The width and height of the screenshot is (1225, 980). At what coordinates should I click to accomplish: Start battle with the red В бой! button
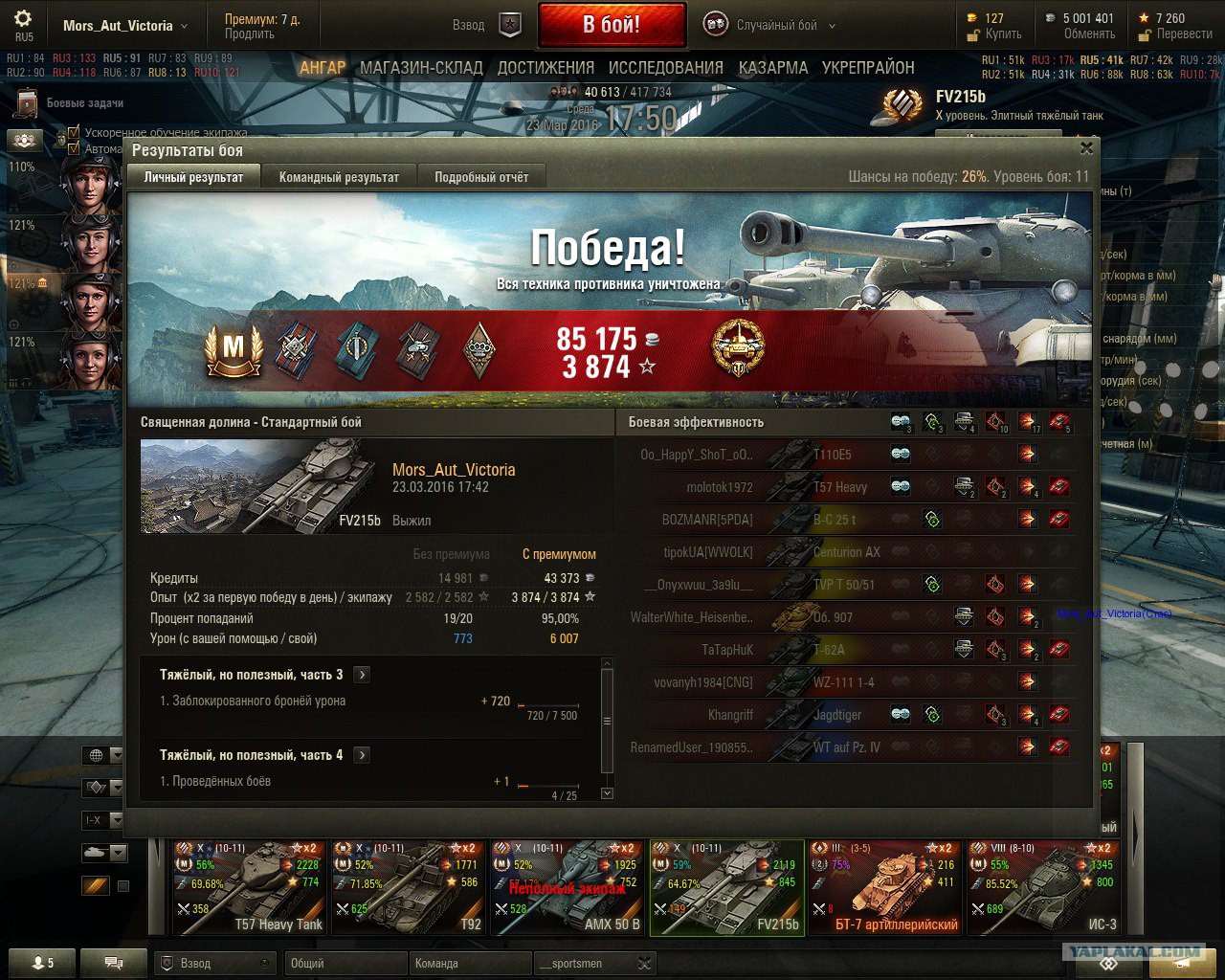(x=612, y=25)
